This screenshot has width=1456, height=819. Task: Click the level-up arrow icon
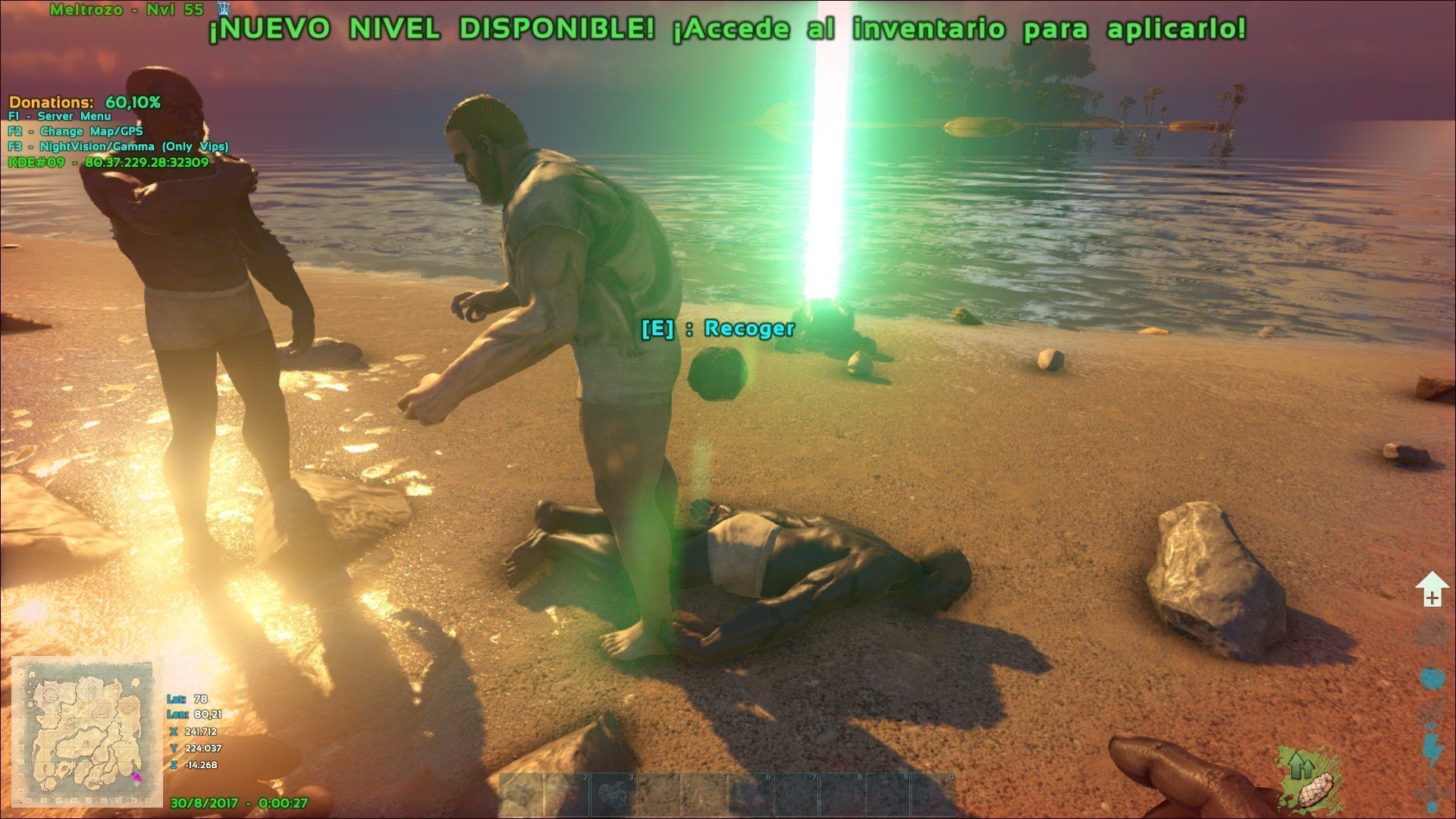pos(1432,589)
